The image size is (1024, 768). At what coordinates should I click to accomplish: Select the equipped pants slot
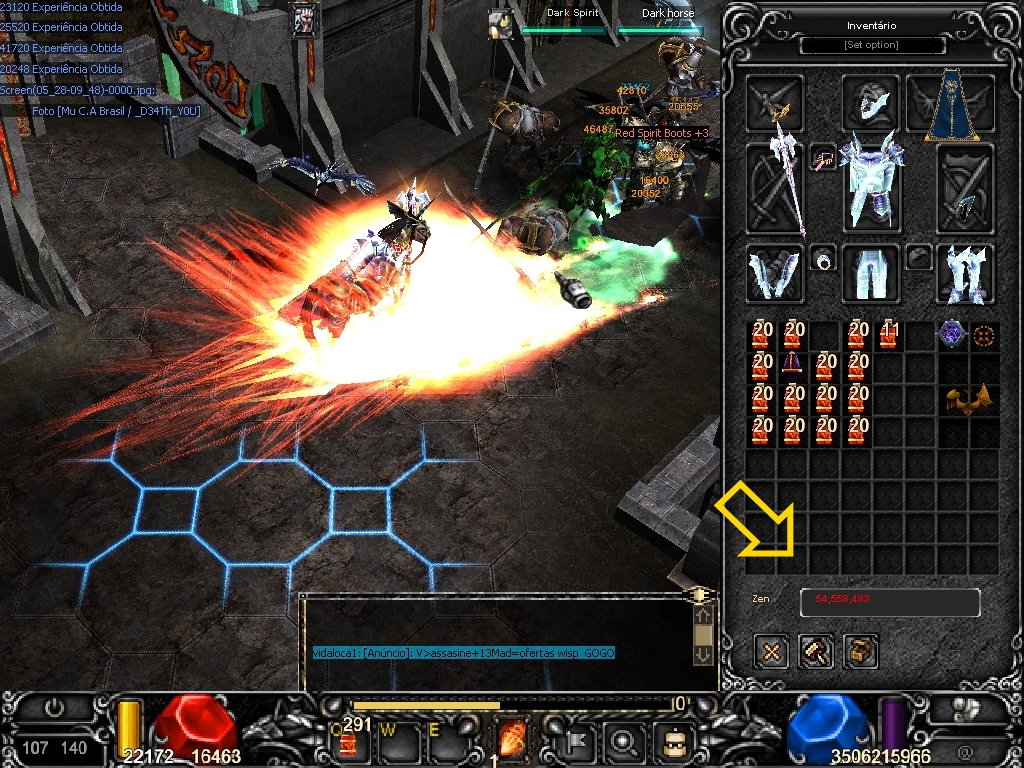(x=870, y=274)
